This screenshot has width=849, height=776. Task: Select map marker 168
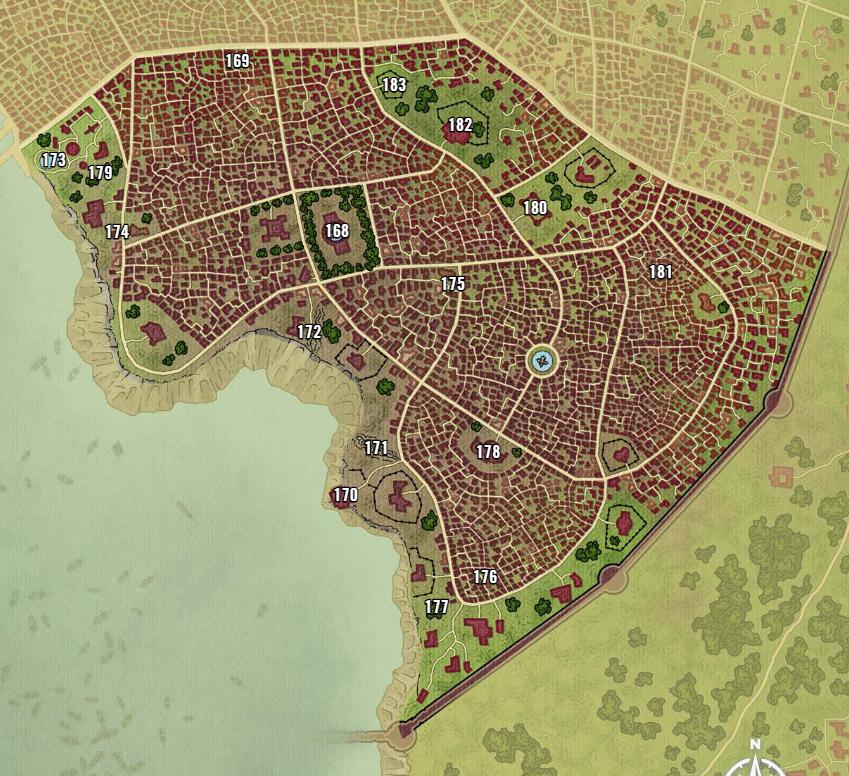click(337, 231)
